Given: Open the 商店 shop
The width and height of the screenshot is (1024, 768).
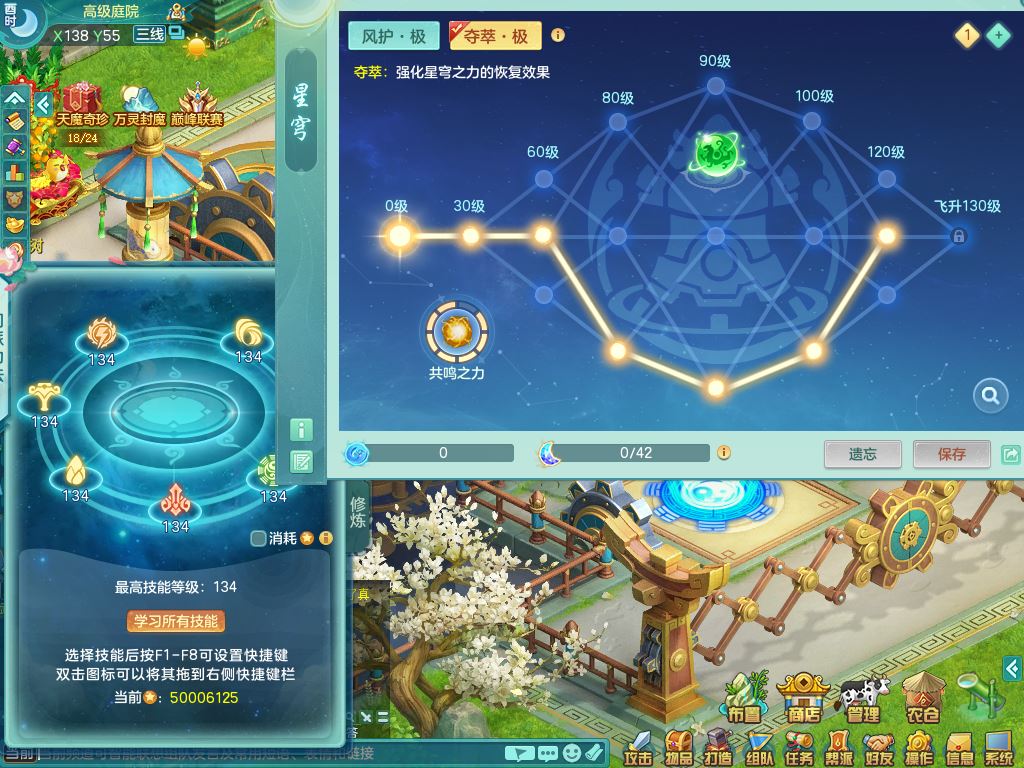Looking at the screenshot, I should pos(804,699).
